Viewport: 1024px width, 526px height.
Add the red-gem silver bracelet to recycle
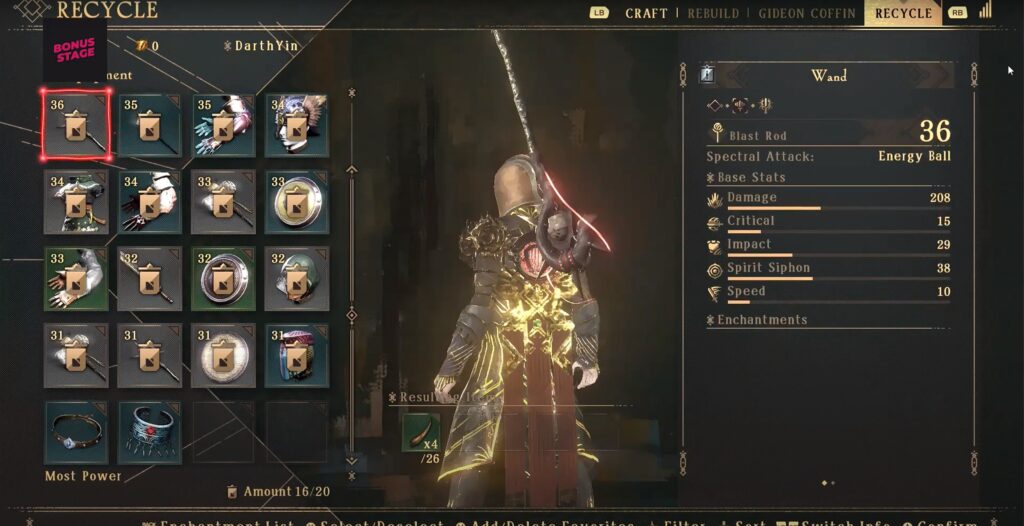point(149,432)
